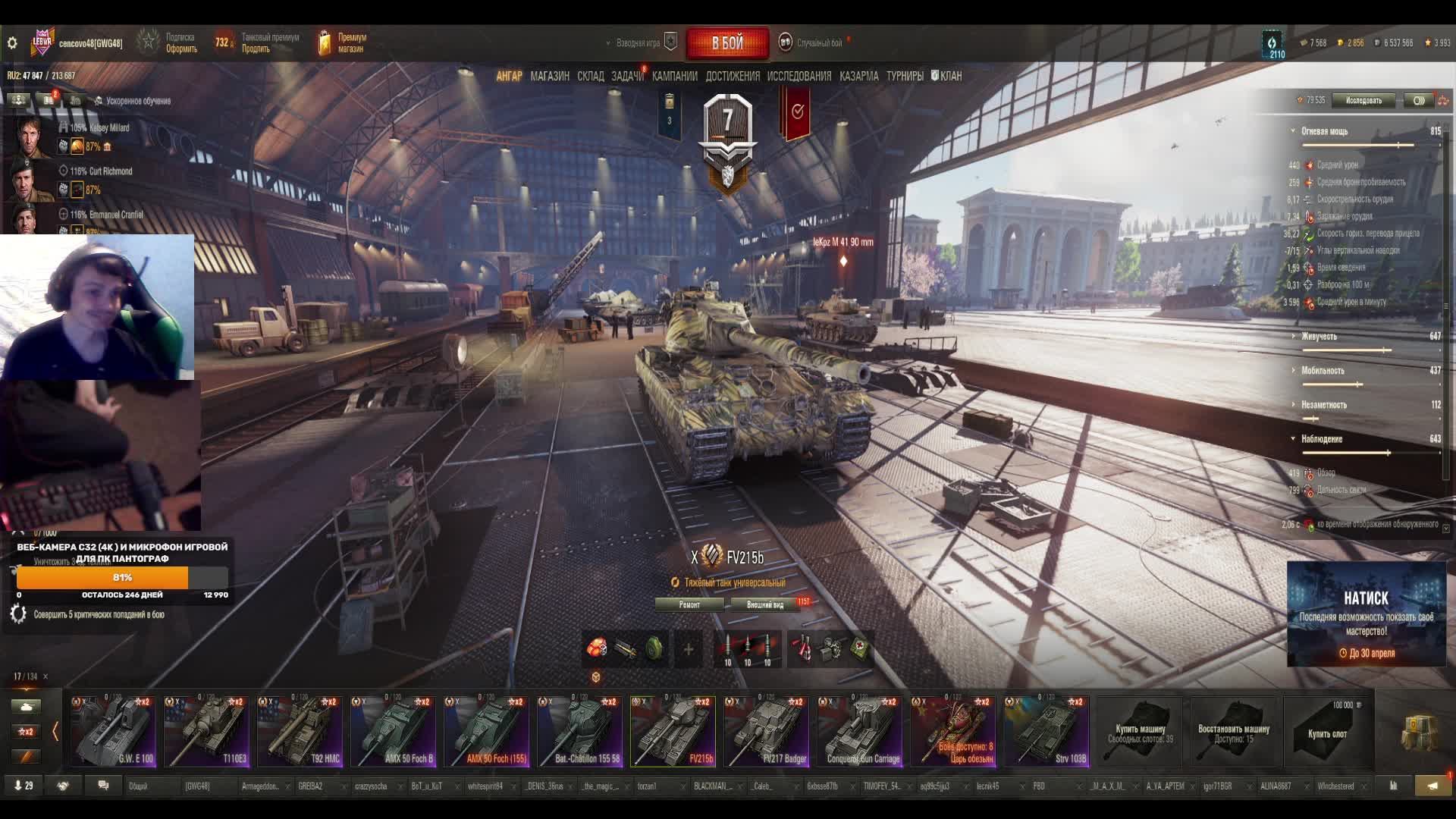
Task: Click the Исследовать research button
Action: click(x=1363, y=100)
